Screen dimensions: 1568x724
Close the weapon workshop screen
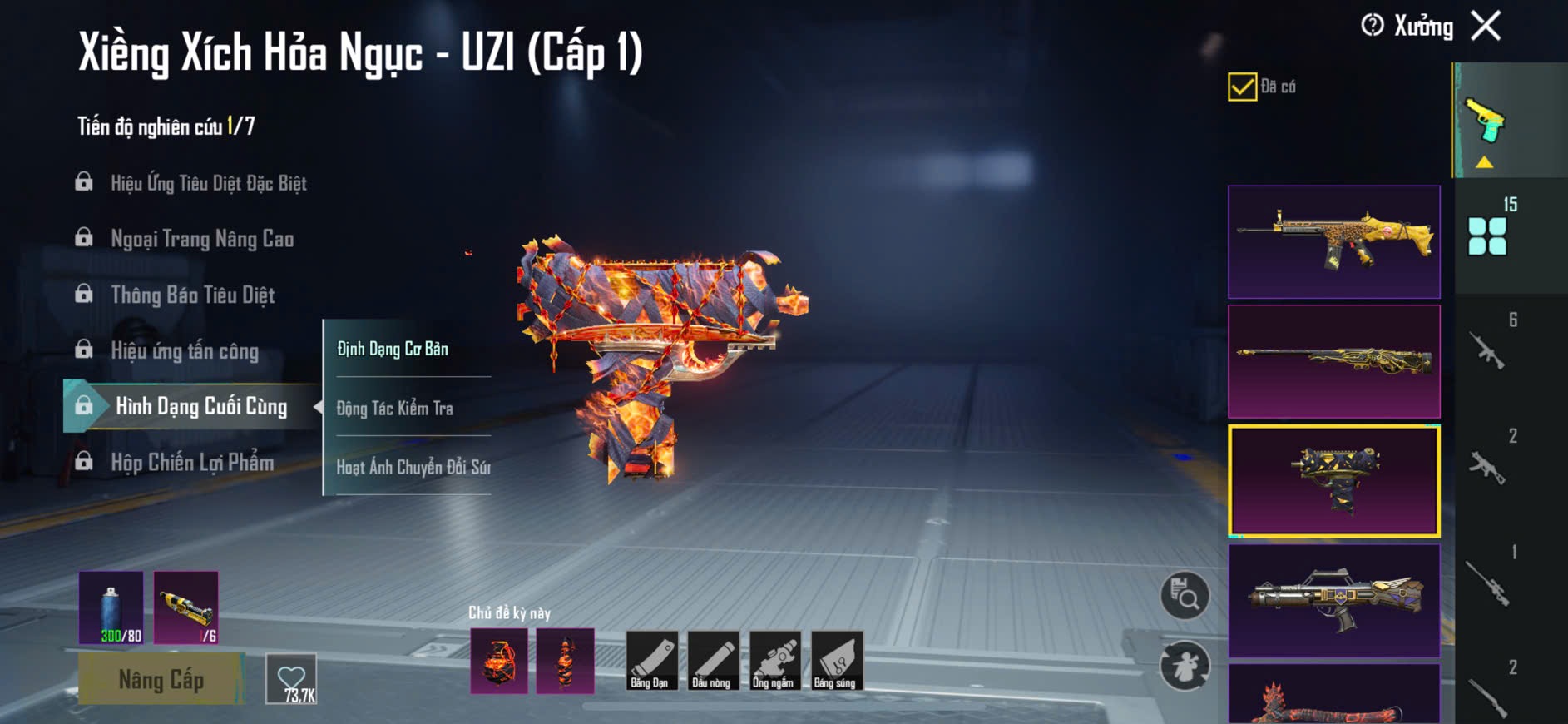[x=1486, y=26]
